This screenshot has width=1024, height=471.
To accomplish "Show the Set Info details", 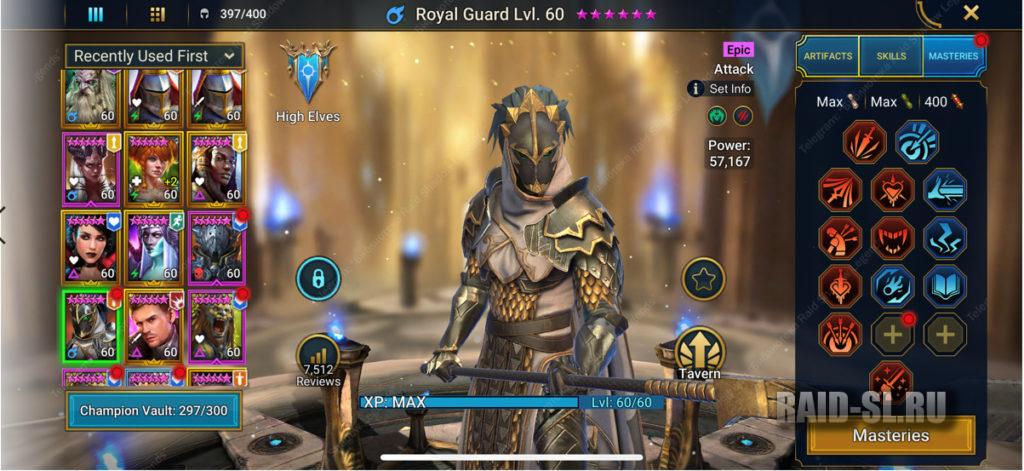I will [720, 89].
